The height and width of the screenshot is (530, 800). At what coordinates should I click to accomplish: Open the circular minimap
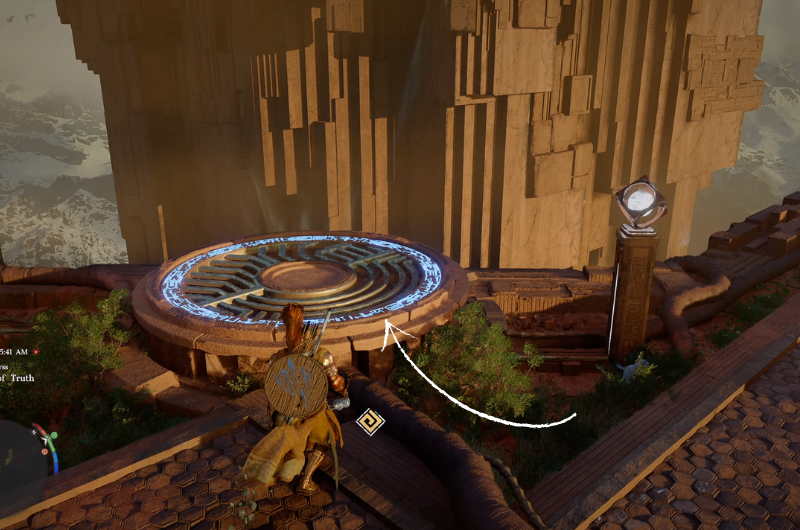point(22,452)
